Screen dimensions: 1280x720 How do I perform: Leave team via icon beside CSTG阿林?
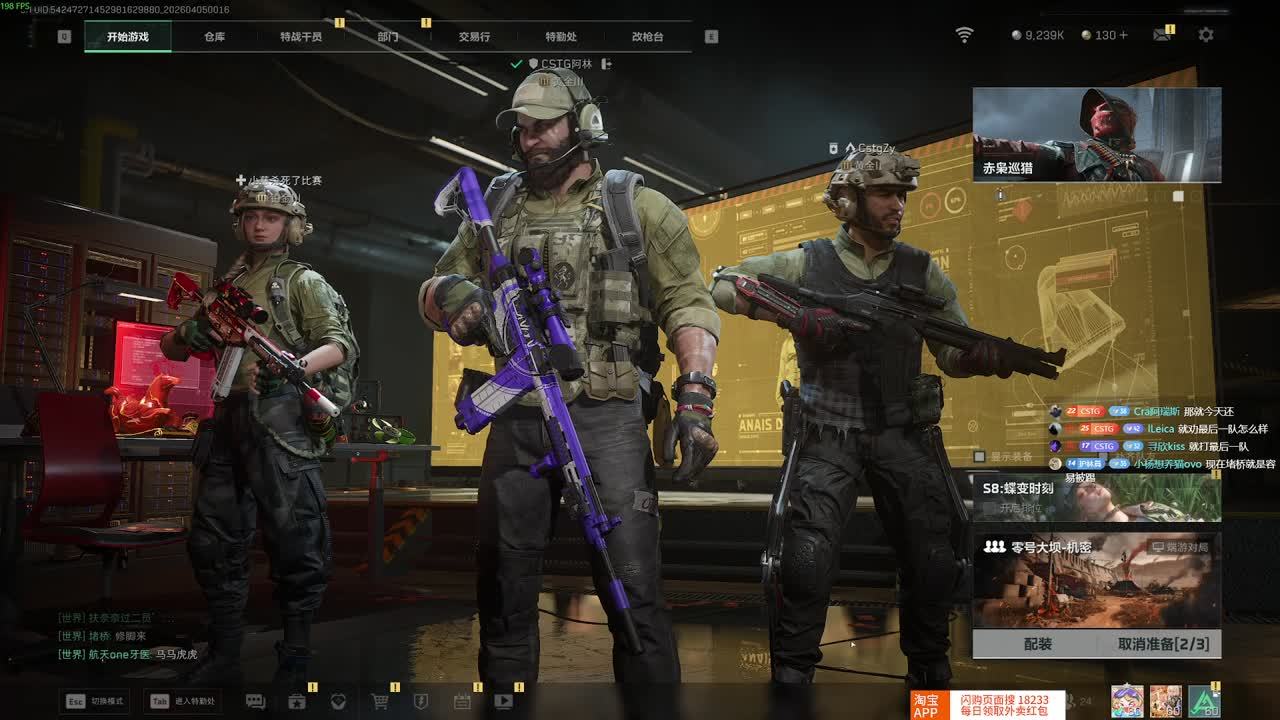(x=606, y=64)
